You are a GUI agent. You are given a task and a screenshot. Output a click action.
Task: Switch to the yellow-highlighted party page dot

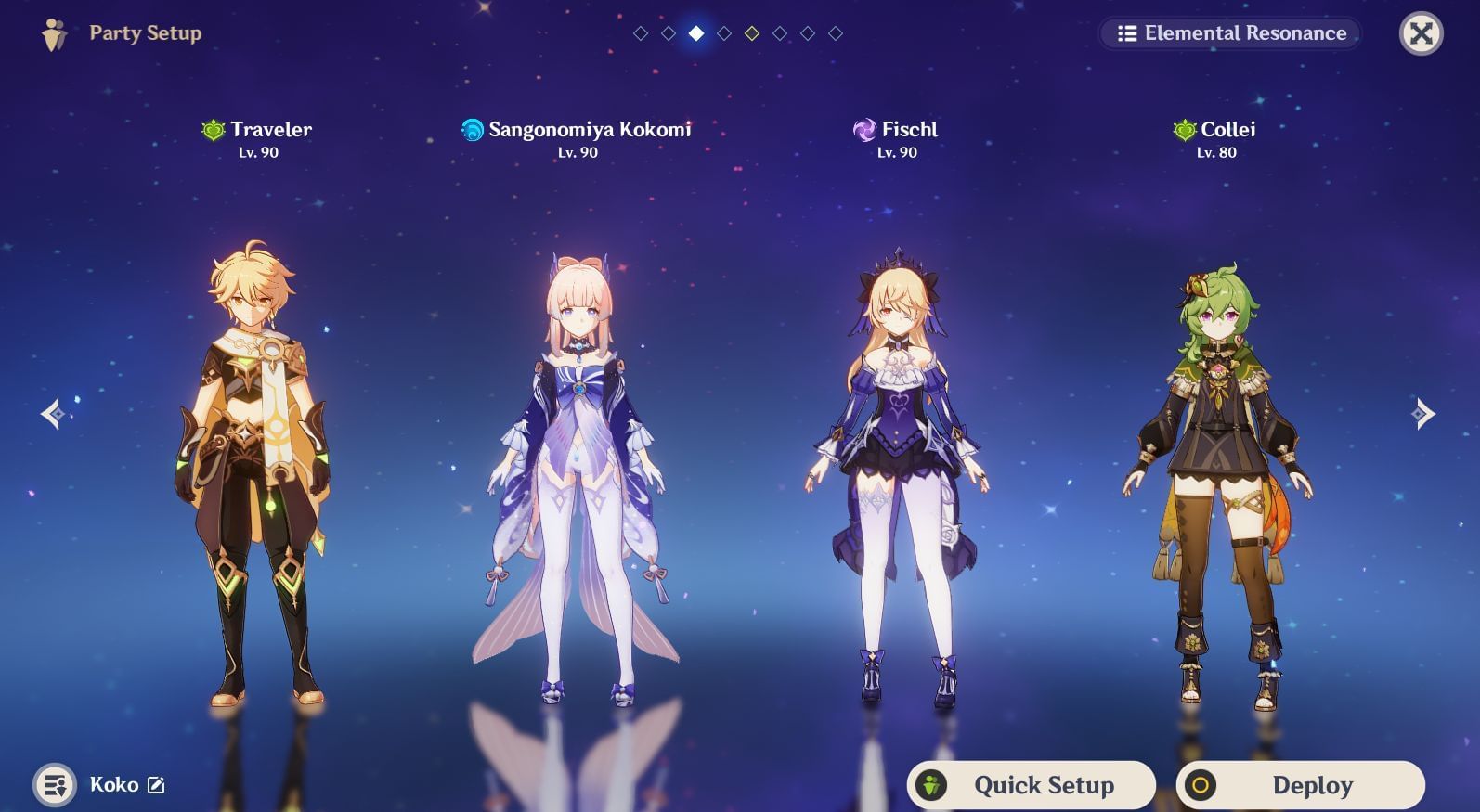coord(752,33)
